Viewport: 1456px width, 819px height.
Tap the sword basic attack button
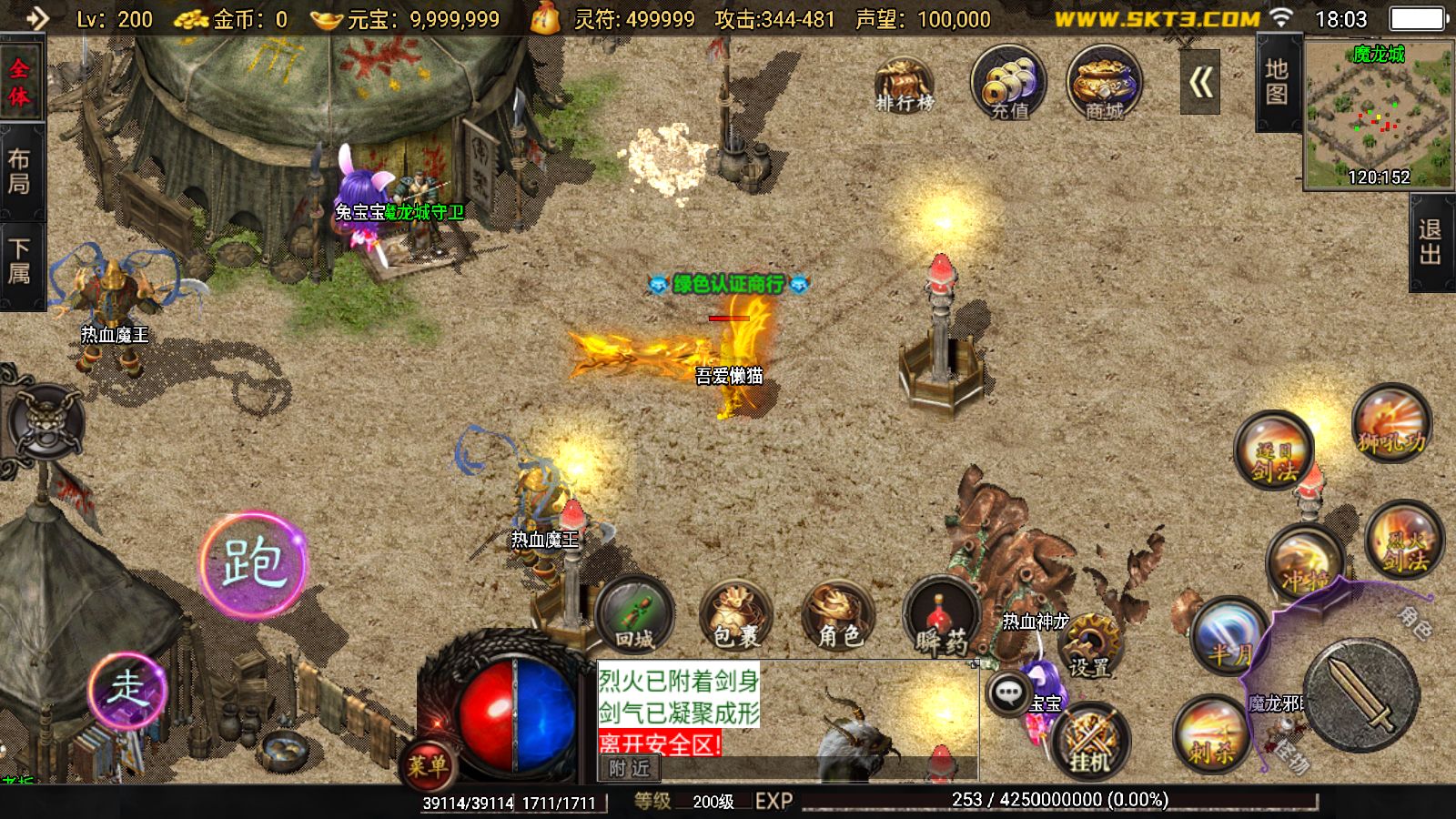[1360, 696]
